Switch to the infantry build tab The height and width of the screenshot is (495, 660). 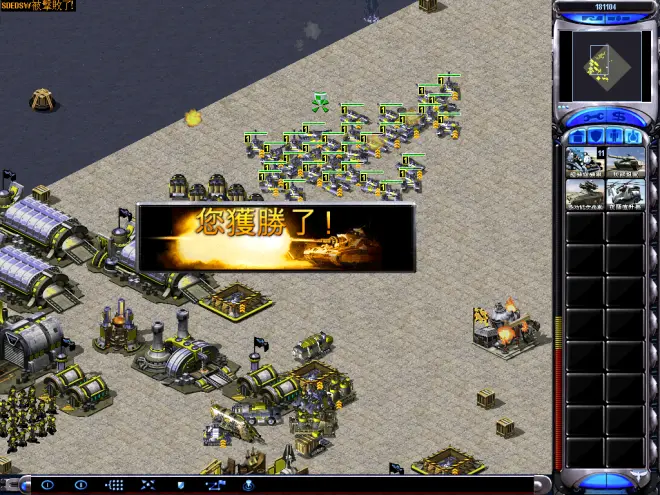tap(612, 136)
